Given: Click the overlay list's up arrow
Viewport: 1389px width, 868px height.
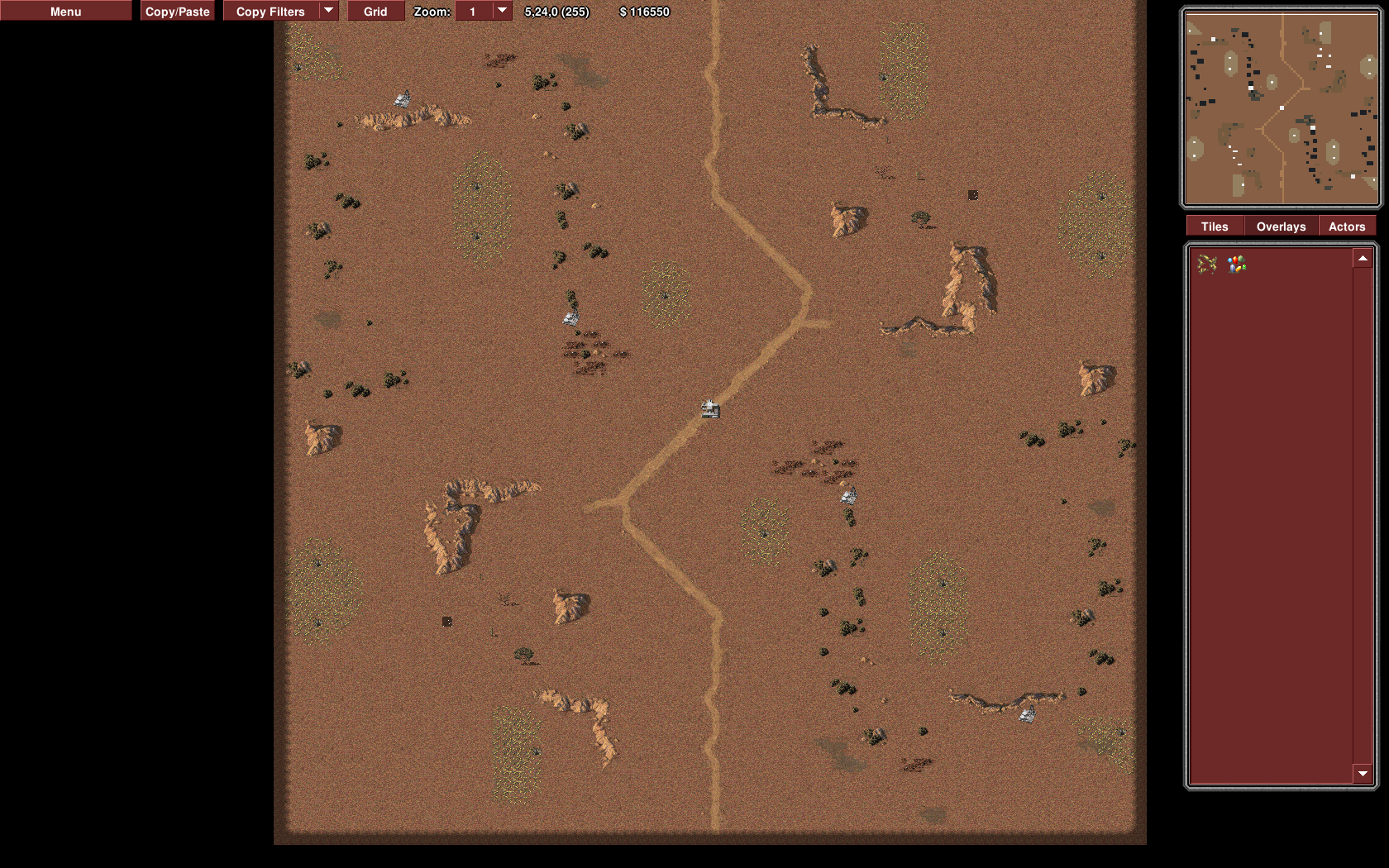Looking at the screenshot, I should pos(1363,259).
